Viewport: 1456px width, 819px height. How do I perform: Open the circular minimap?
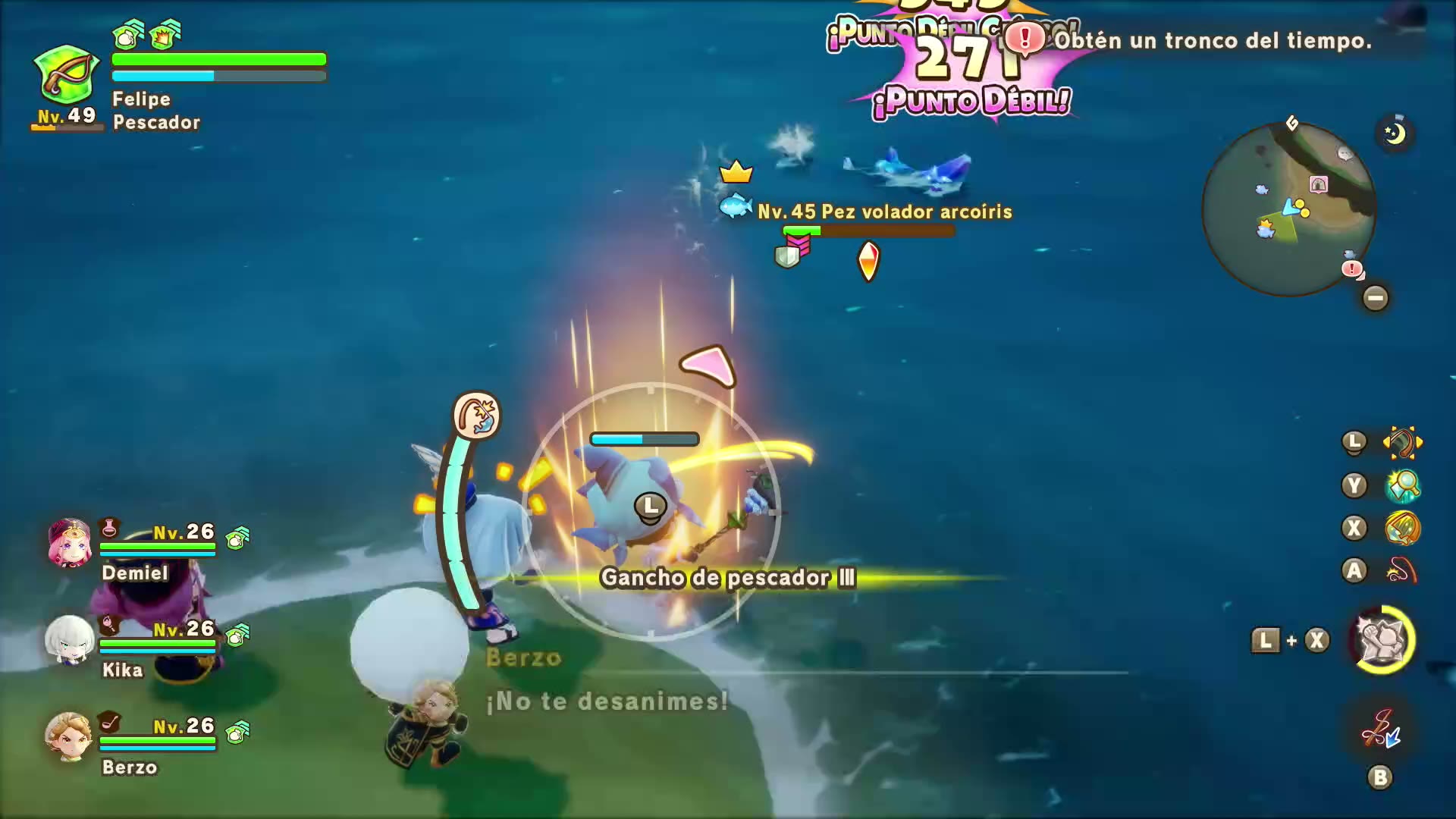1288,210
